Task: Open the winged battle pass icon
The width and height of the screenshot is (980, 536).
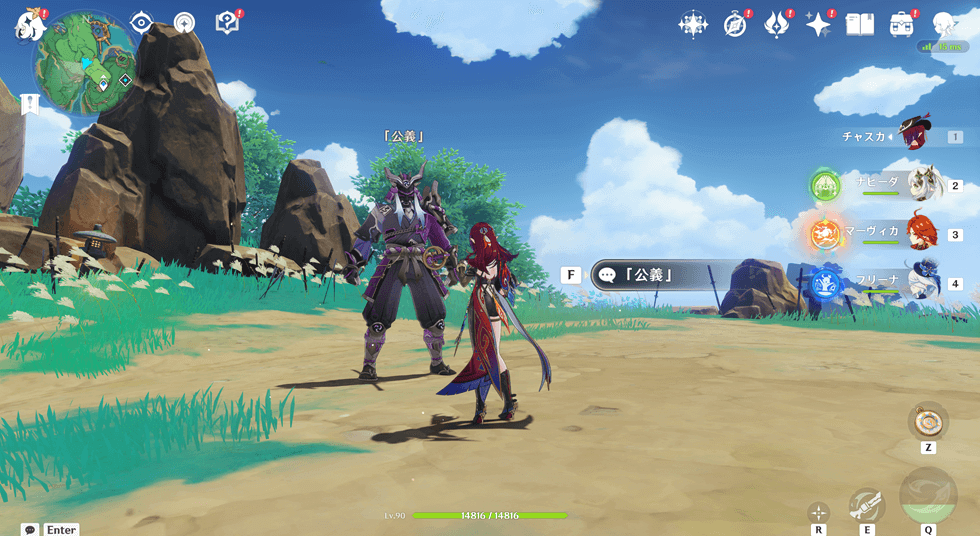Action: [x=777, y=25]
